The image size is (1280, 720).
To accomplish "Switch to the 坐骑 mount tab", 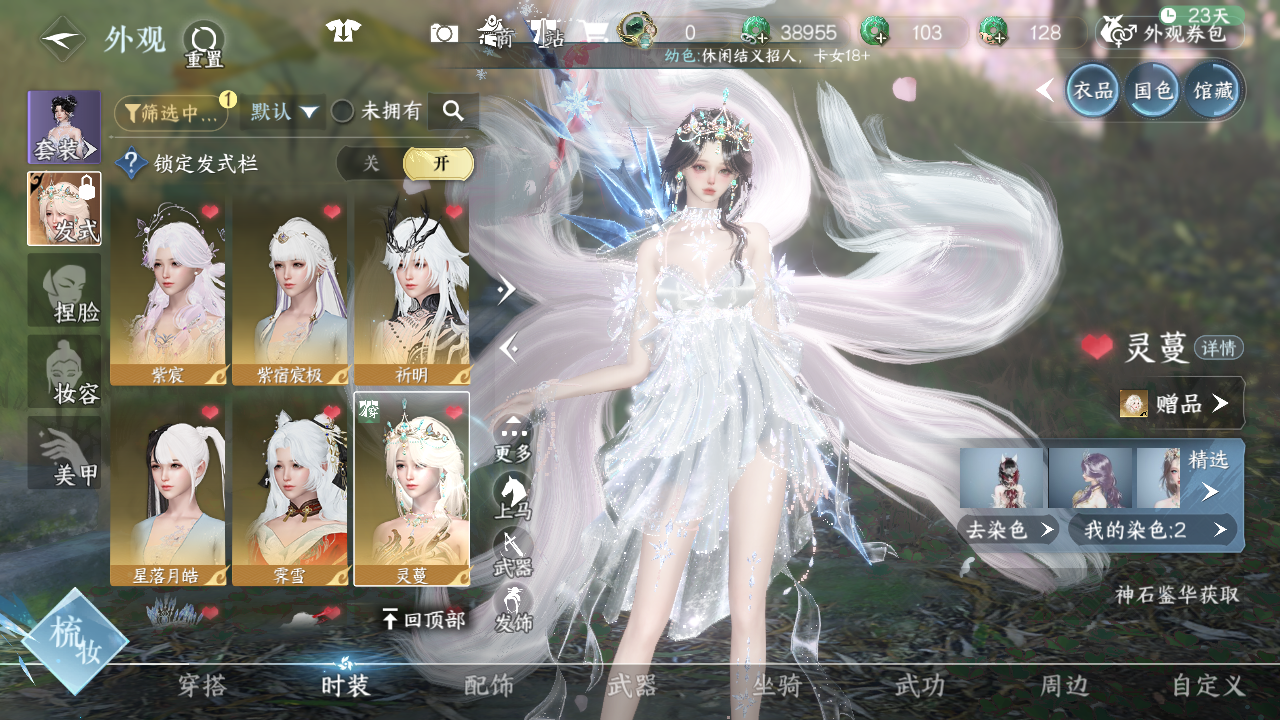I will coord(777,686).
